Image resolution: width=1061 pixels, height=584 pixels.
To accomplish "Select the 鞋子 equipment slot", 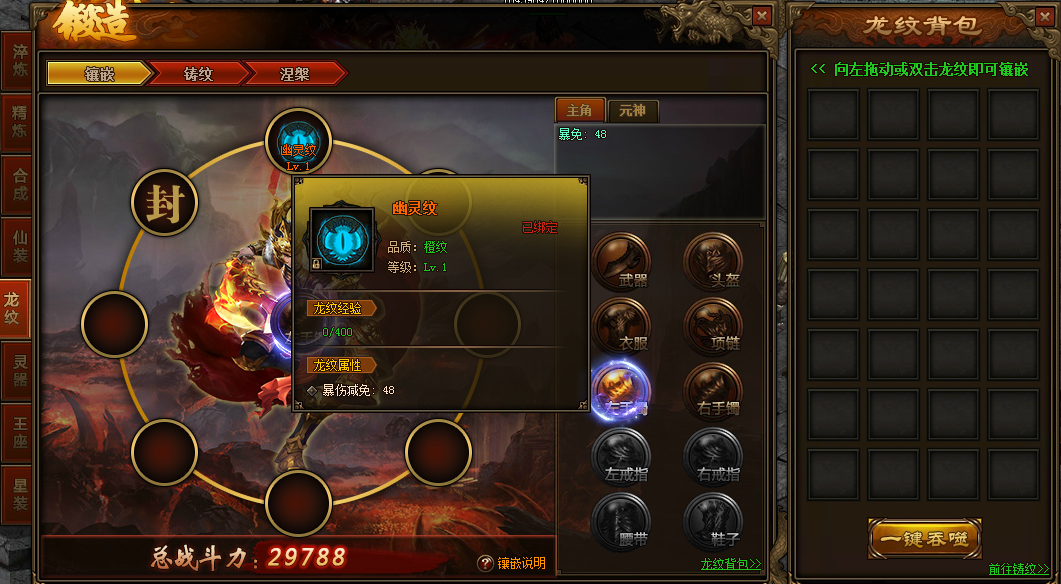I will click(x=713, y=520).
